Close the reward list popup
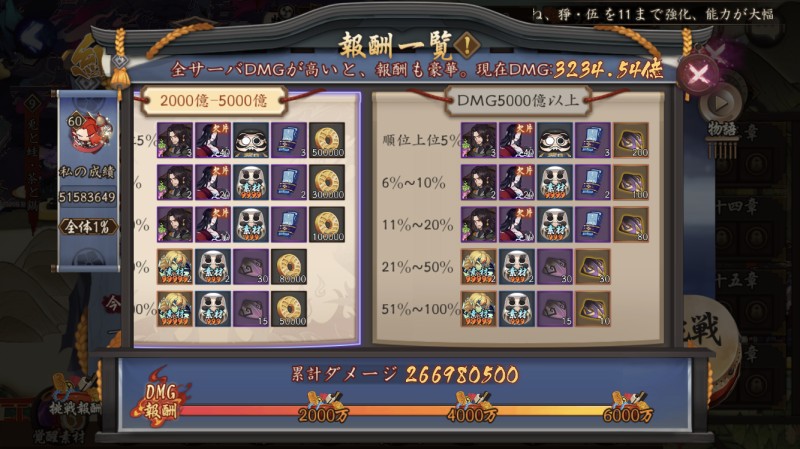 [697, 72]
